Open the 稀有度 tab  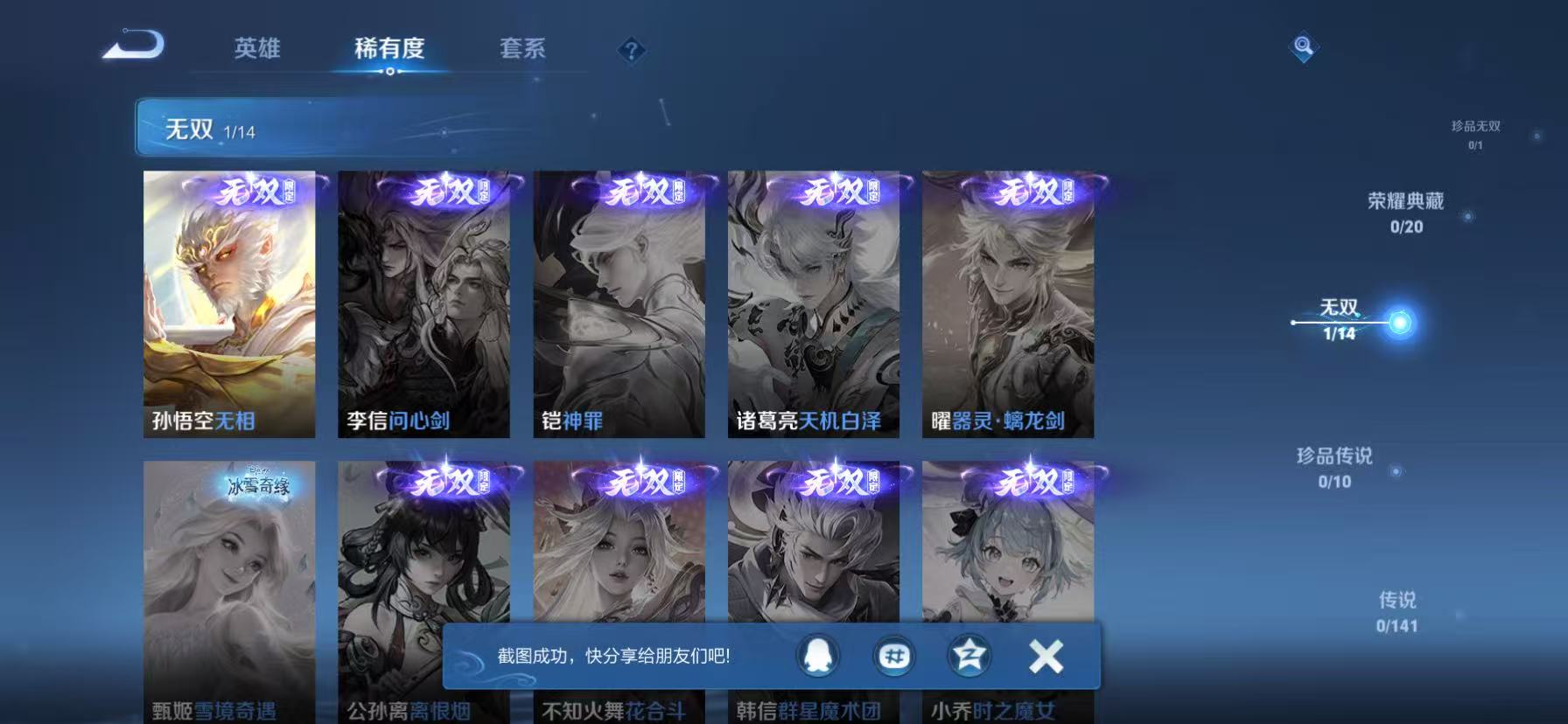[389, 50]
